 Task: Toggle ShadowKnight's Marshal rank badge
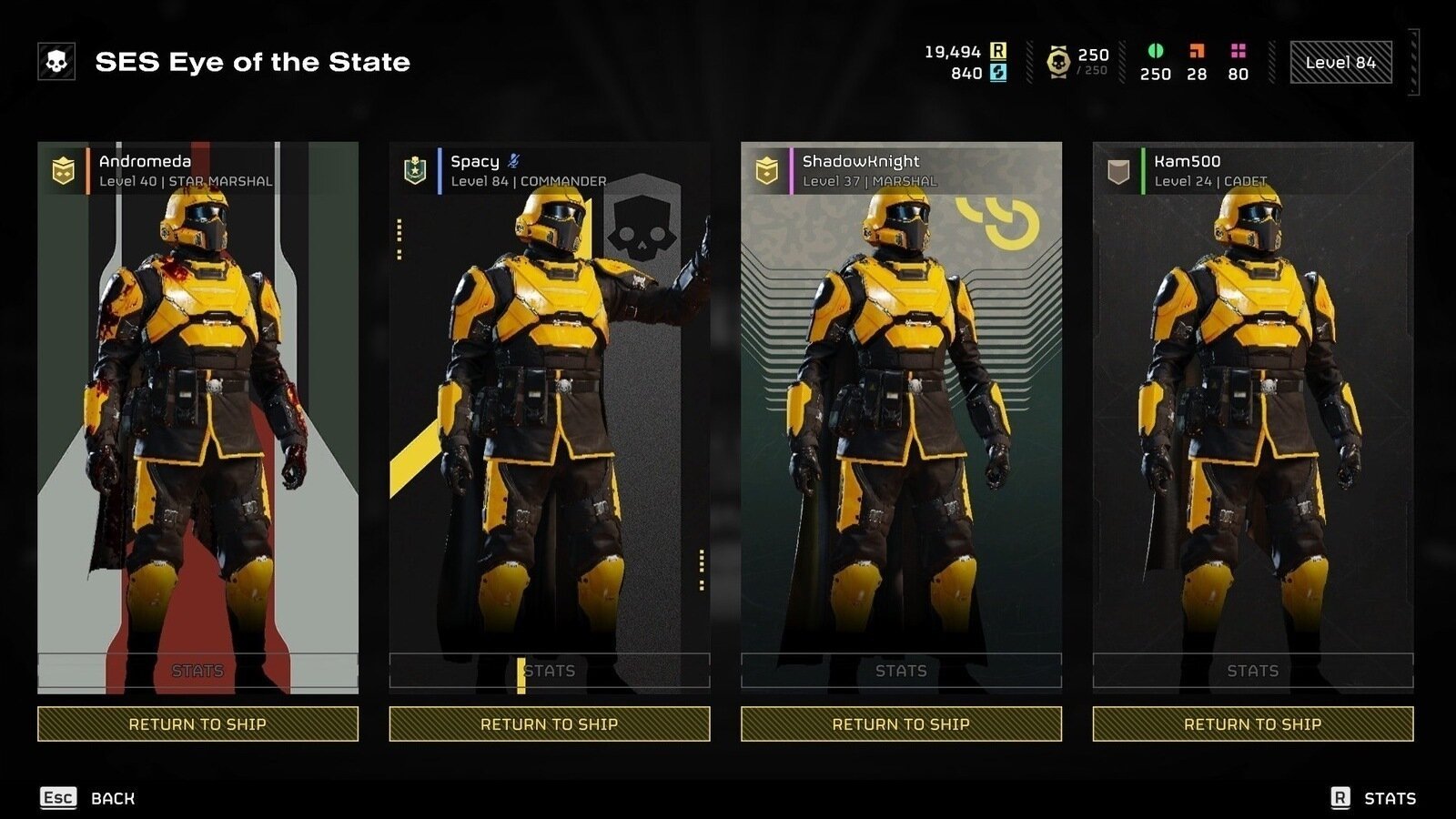tap(767, 170)
